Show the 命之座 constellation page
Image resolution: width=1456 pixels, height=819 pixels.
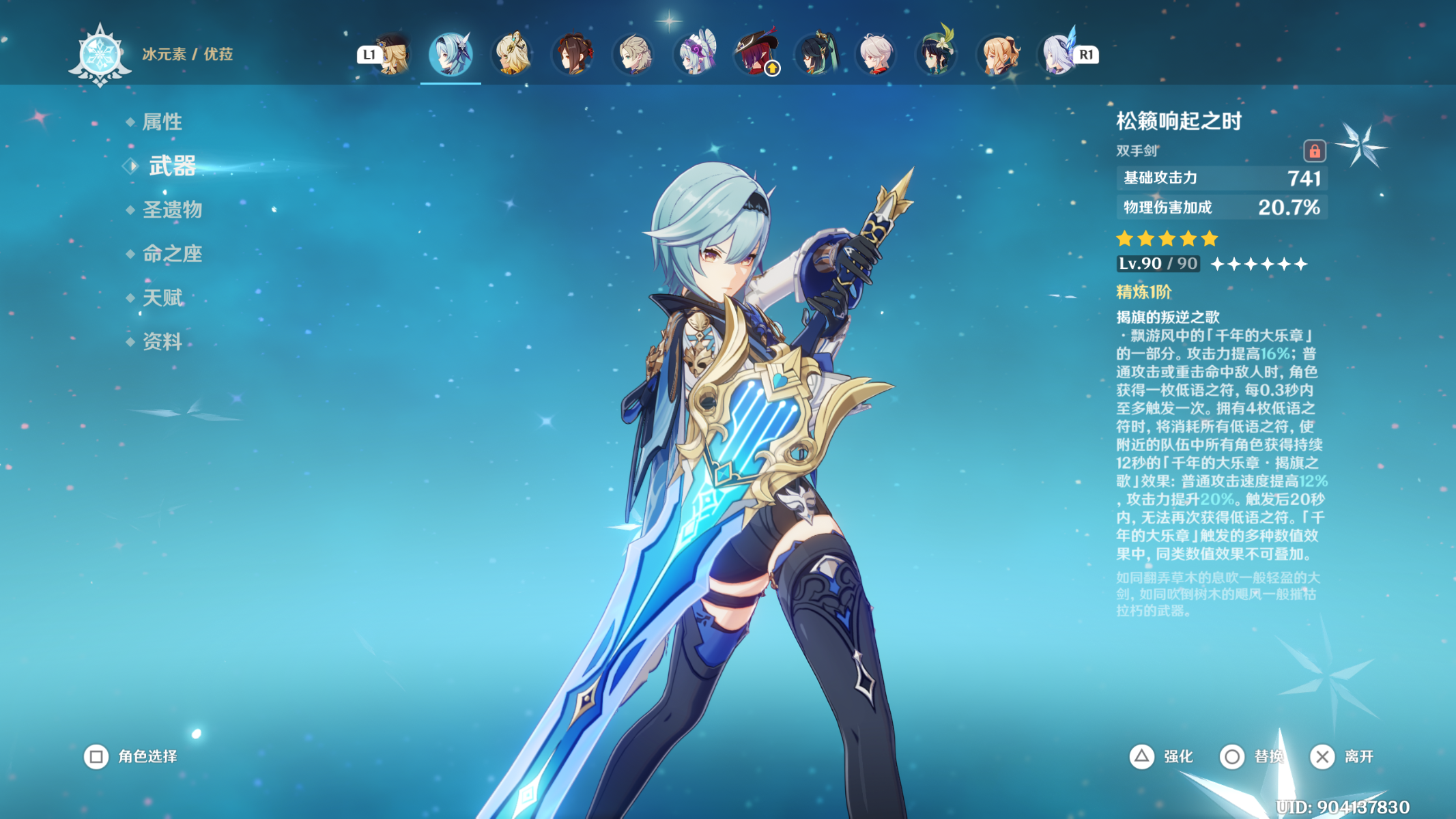[172, 254]
